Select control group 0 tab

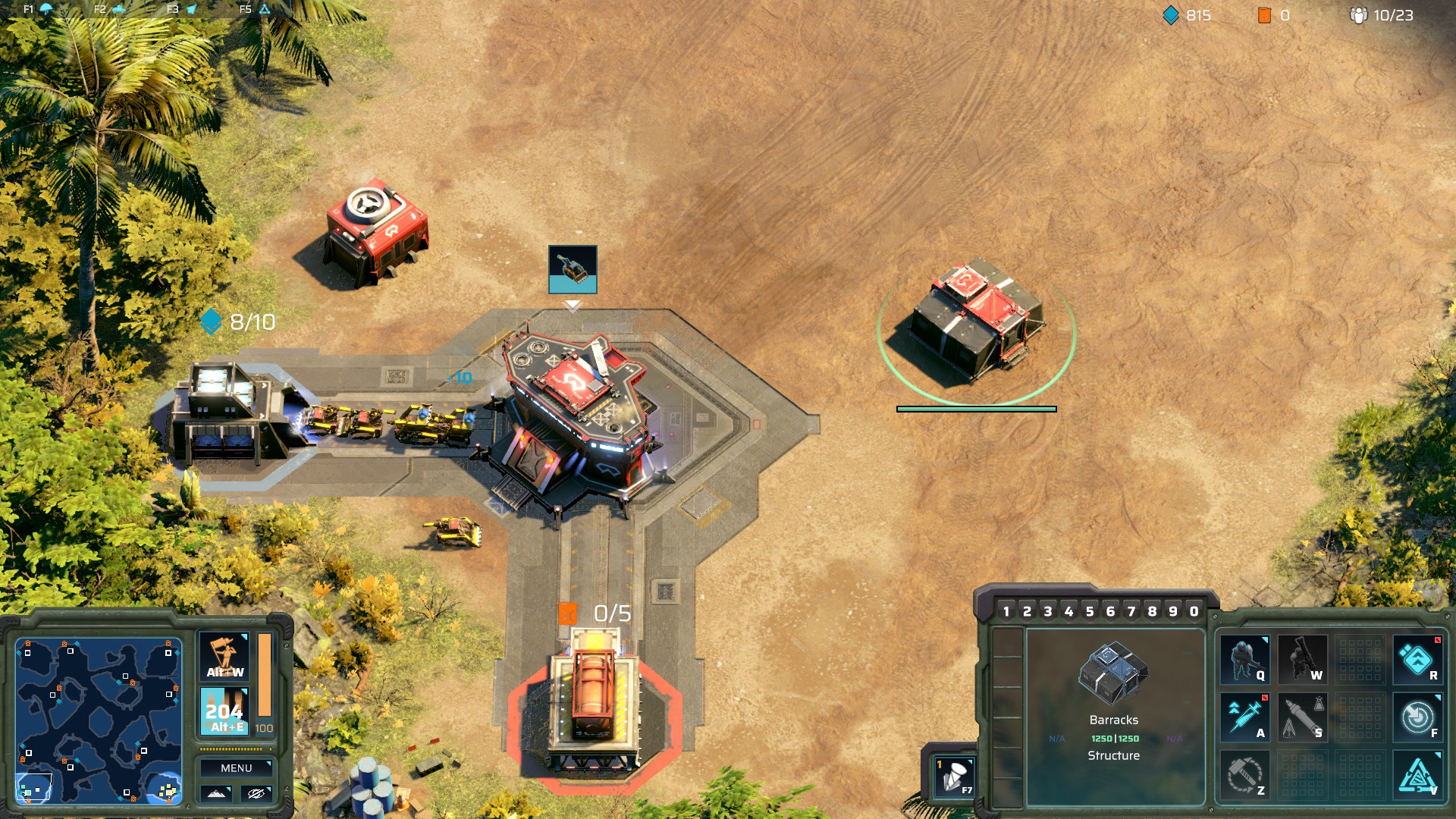click(1194, 611)
